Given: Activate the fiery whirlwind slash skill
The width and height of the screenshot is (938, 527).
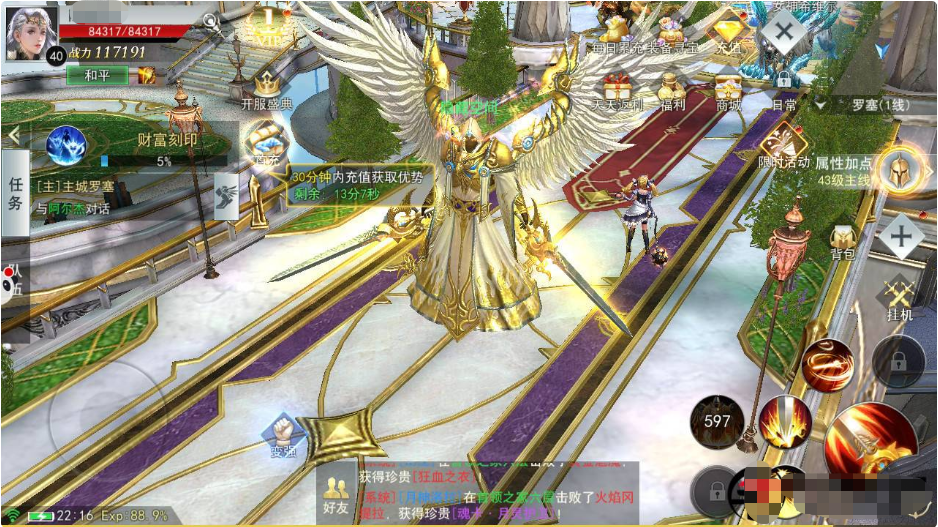Looking at the screenshot, I should point(826,363).
